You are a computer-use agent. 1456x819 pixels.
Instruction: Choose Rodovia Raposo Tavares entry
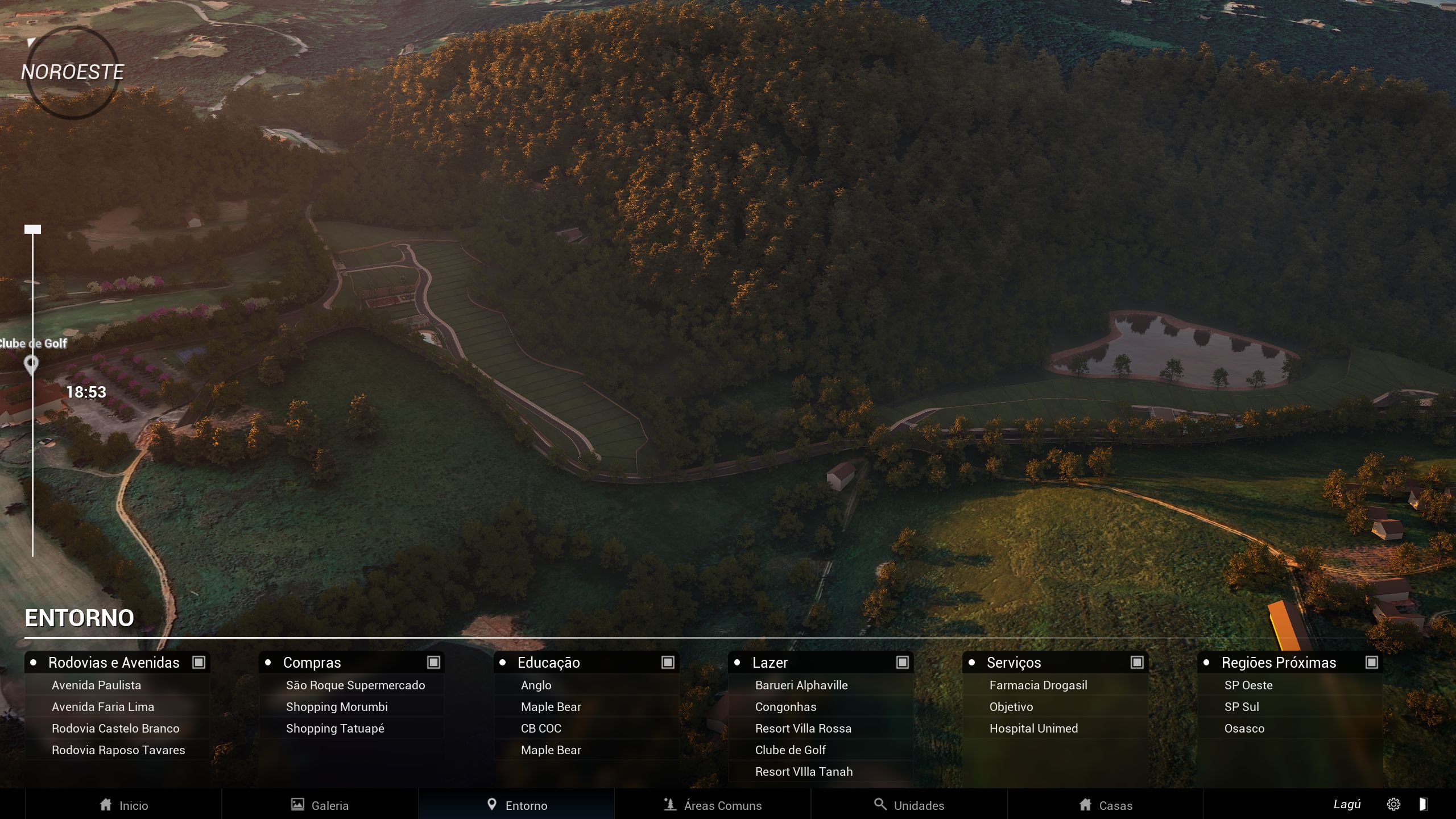(x=118, y=750)
